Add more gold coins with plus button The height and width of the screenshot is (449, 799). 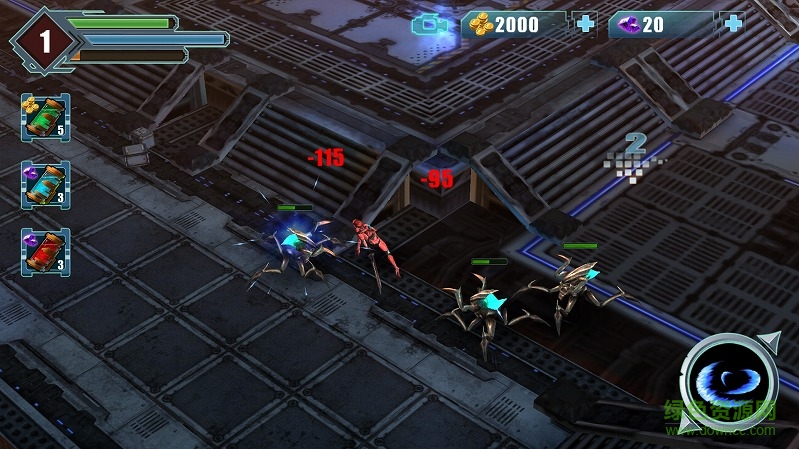point(584,25)
